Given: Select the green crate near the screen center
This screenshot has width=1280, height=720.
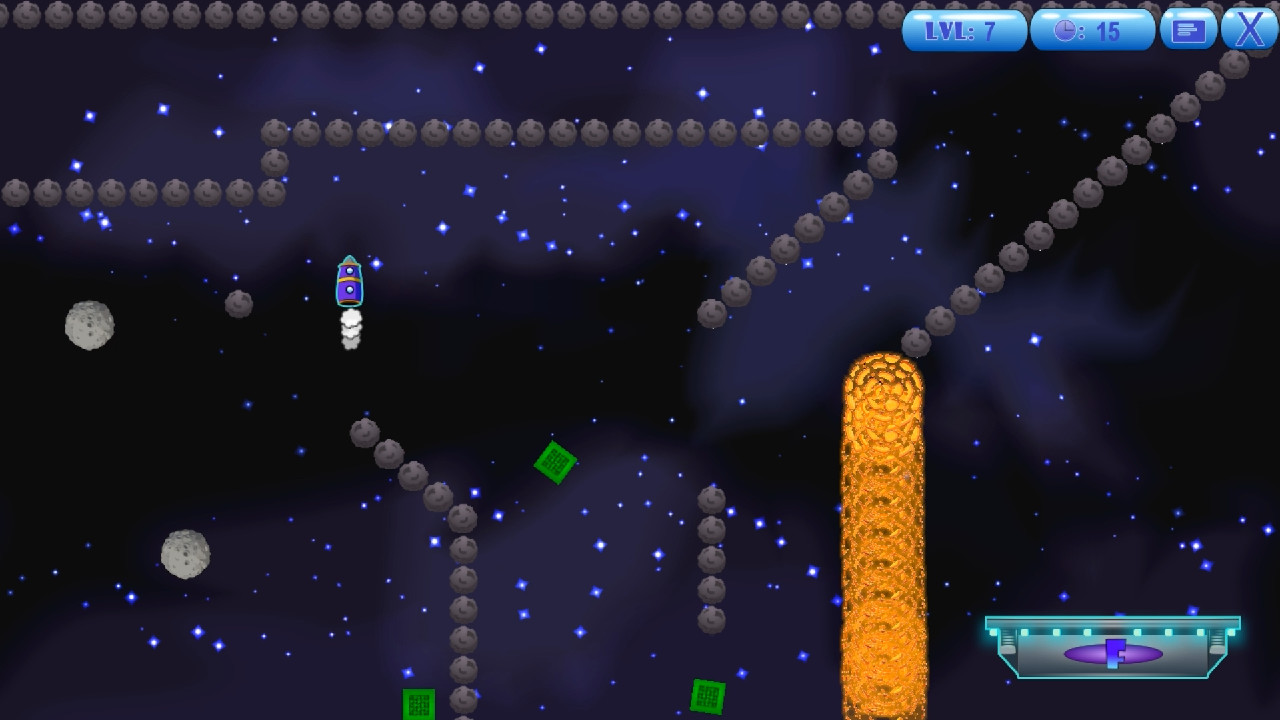Looking at the screenshot, I should coord(556,463).
